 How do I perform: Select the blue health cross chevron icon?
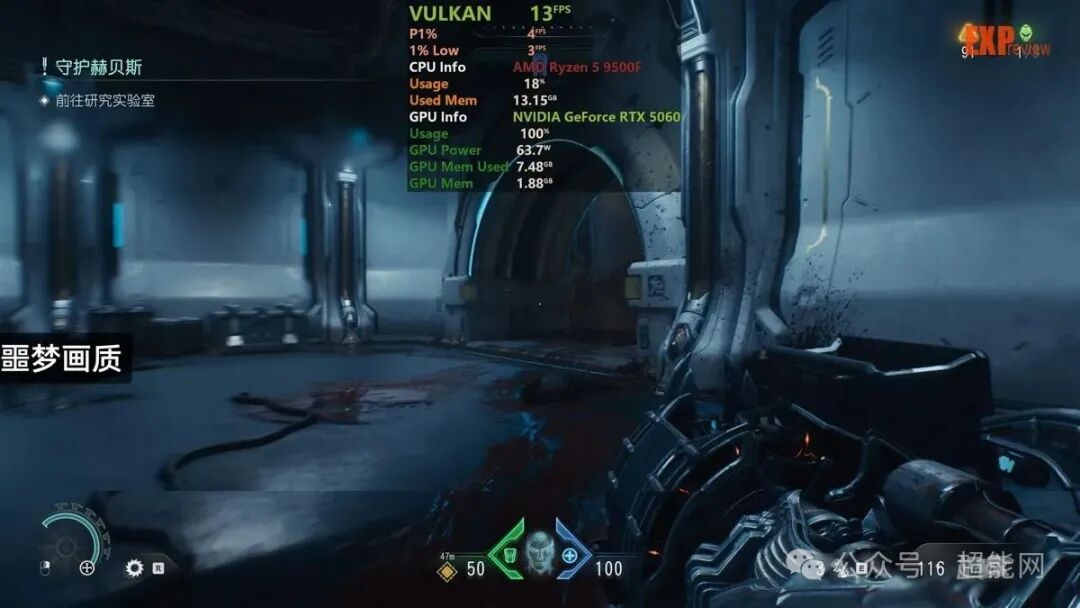(571, 555)
